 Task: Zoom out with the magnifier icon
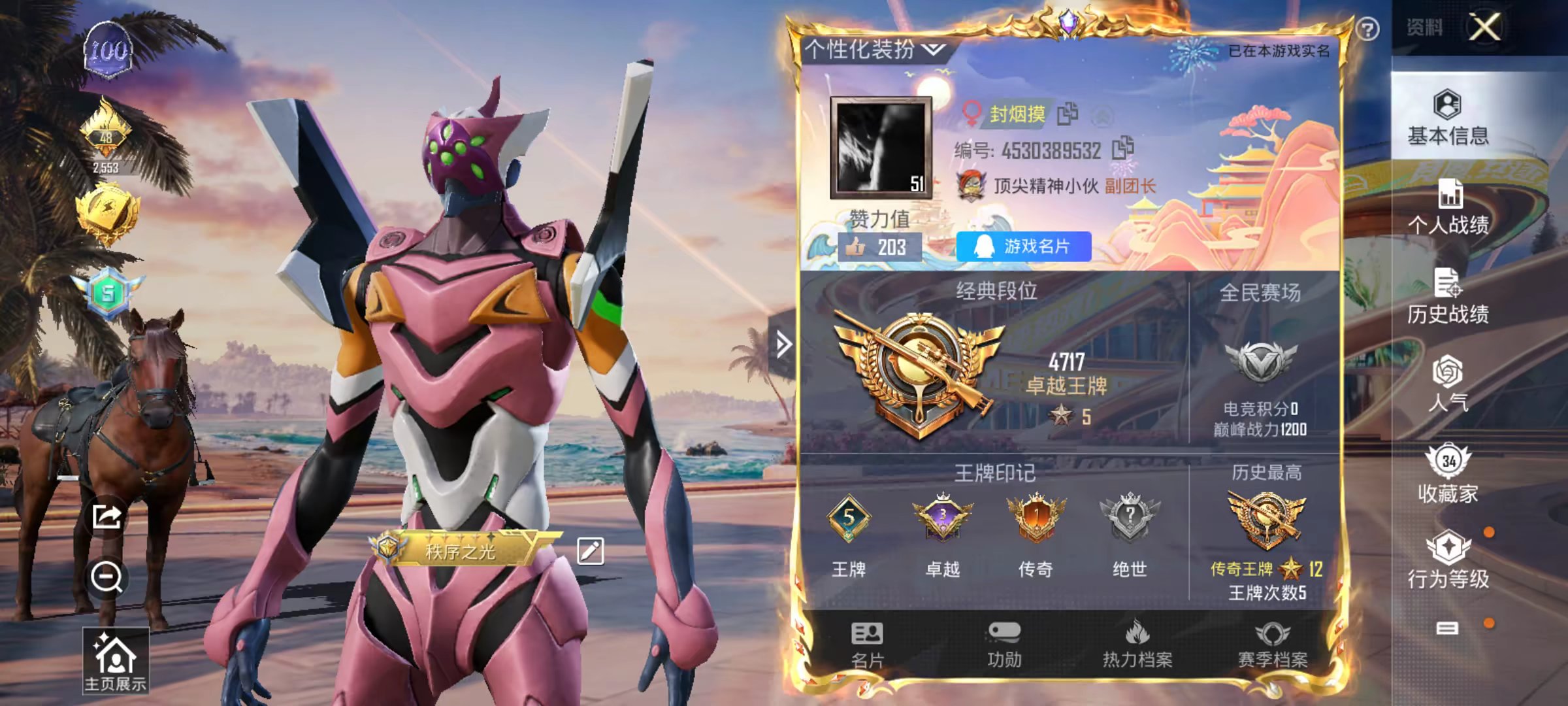coord(106,577)
